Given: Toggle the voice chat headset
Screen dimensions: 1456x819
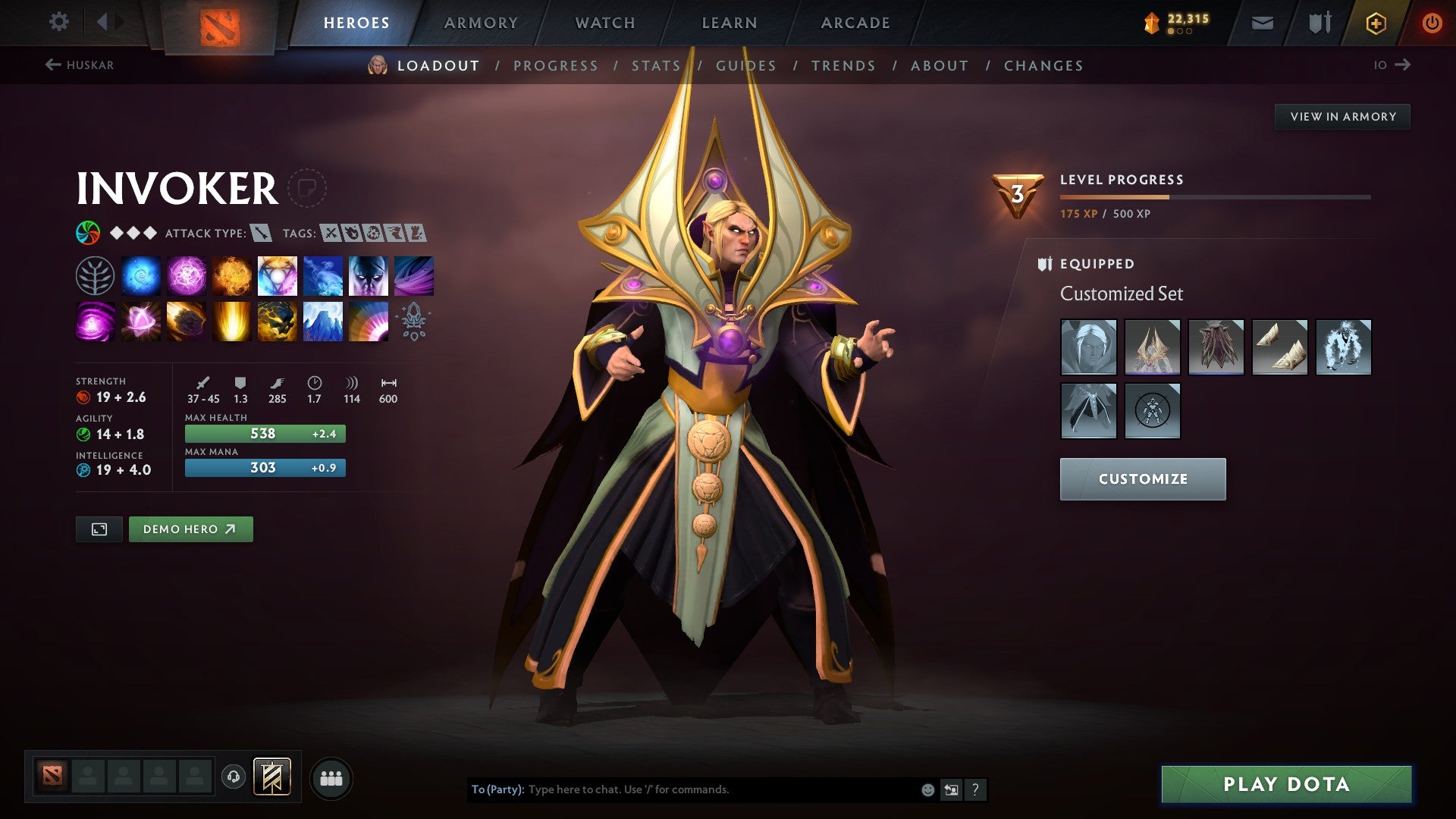Looking at the screenshot, I should click(x=234, y=777).
